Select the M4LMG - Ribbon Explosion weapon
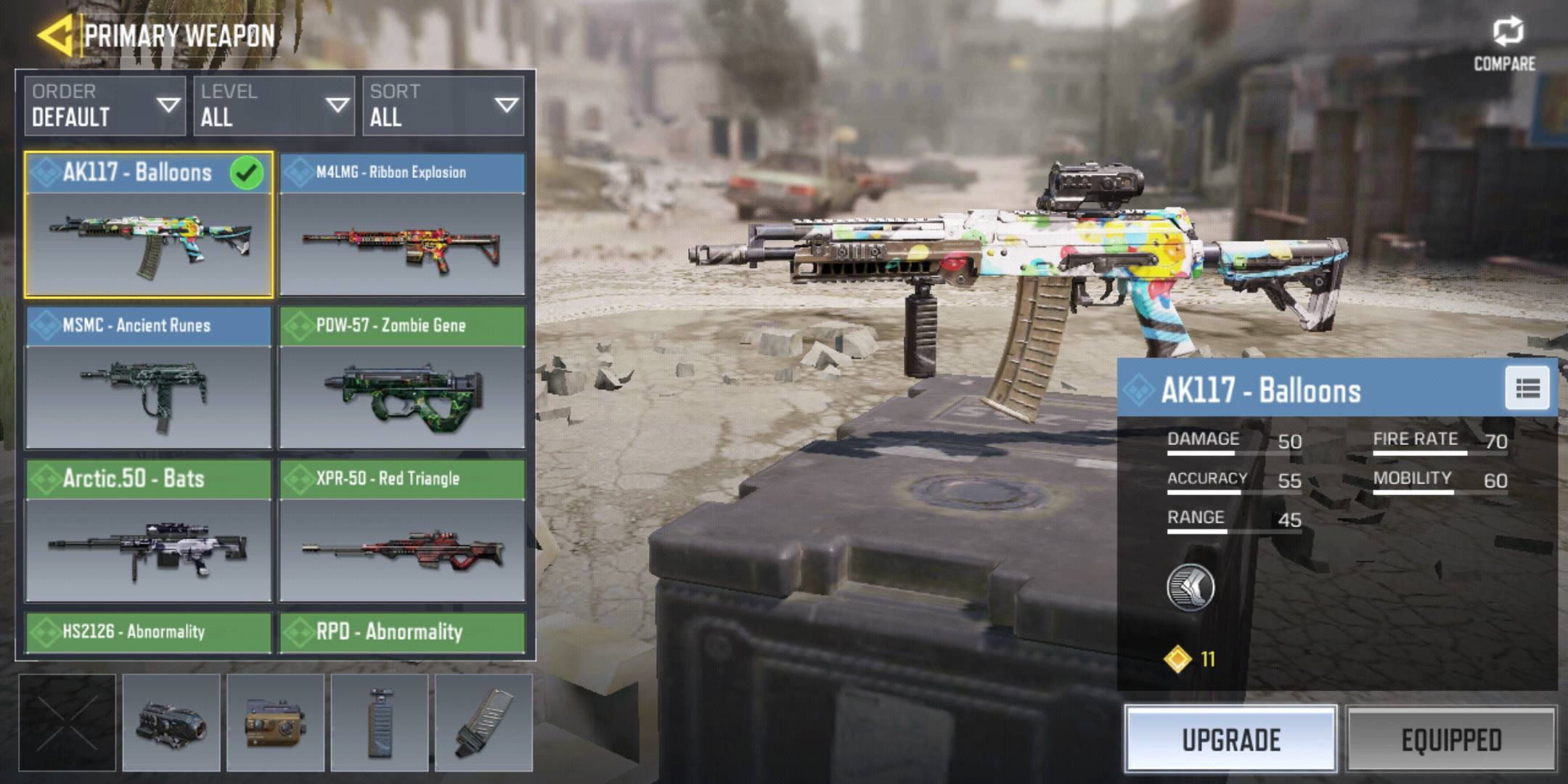 tap(402, 225)
